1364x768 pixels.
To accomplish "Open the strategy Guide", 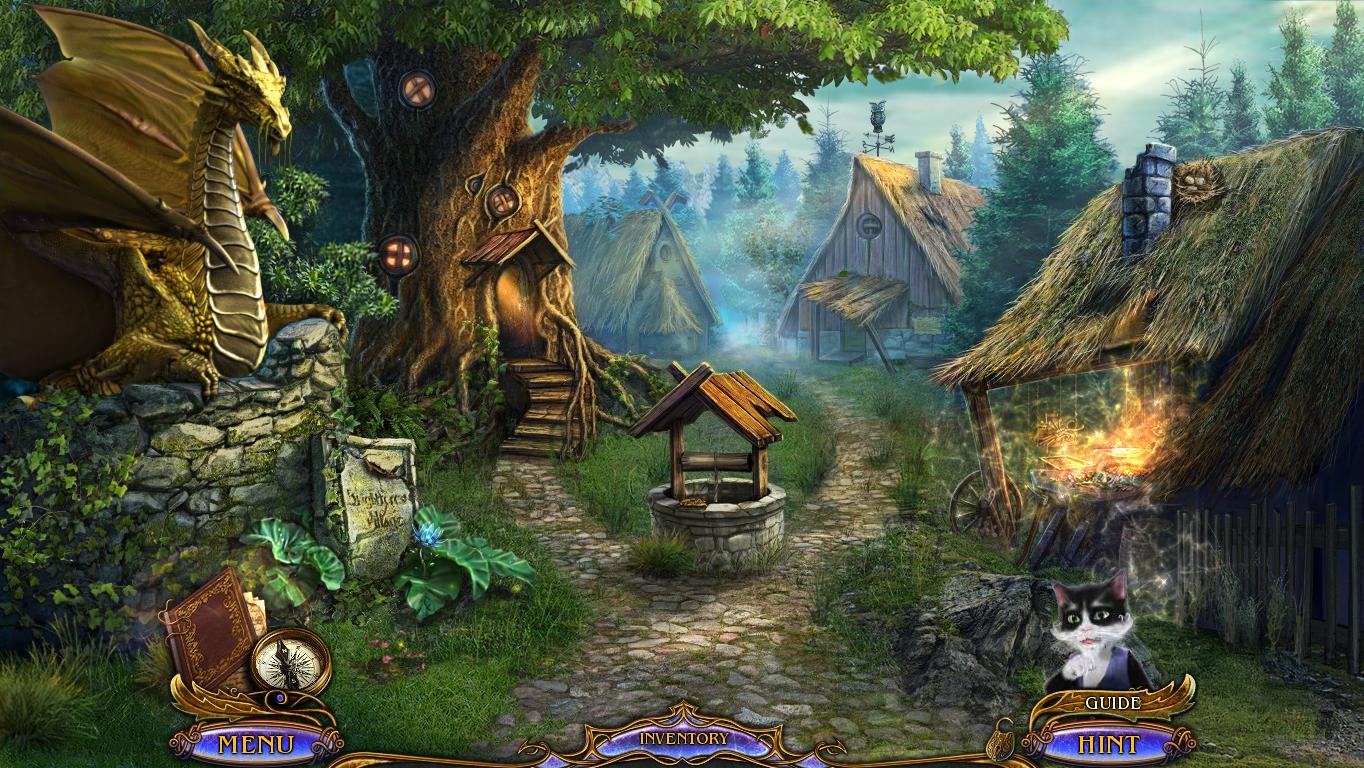I will (1113, 702).
